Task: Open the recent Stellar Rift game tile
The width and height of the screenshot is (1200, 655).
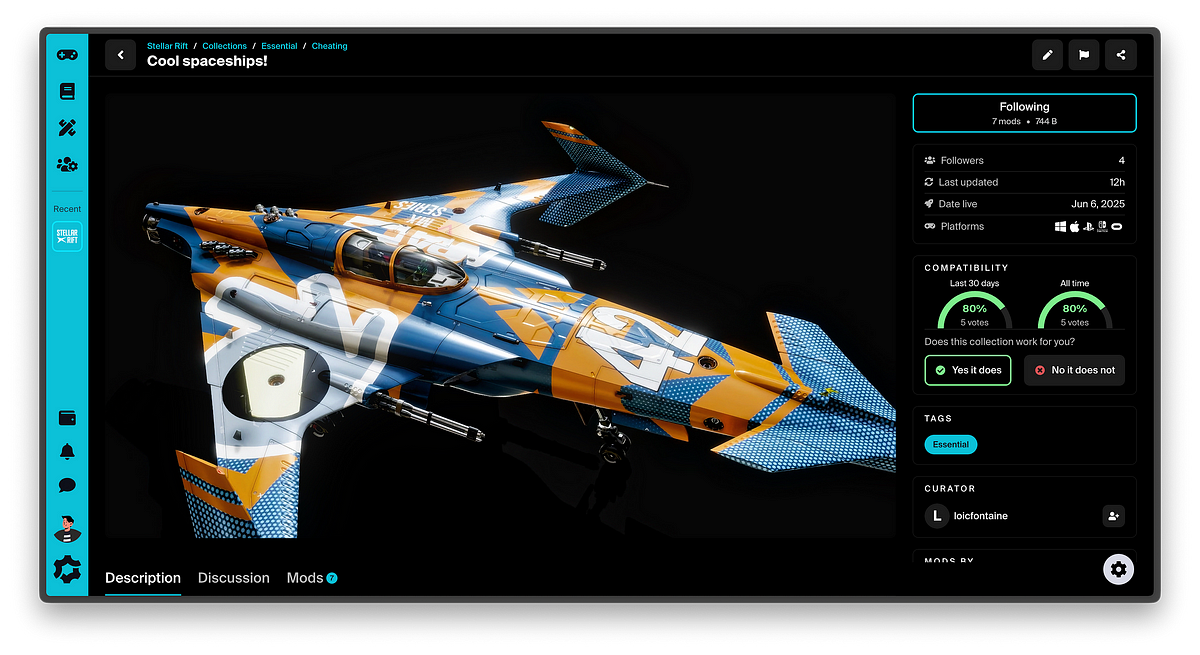Action: tap(67, 237)
